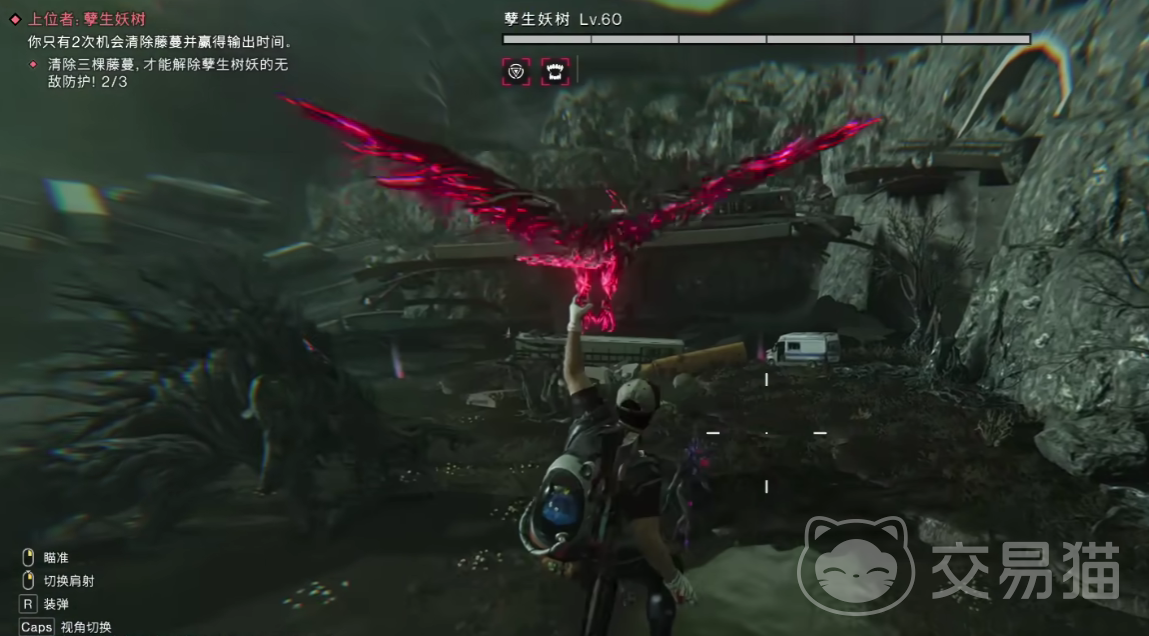This screenshot has height=636, width=1149.
Task: Select the boss's triangle shield status icon
Action: 516,71
